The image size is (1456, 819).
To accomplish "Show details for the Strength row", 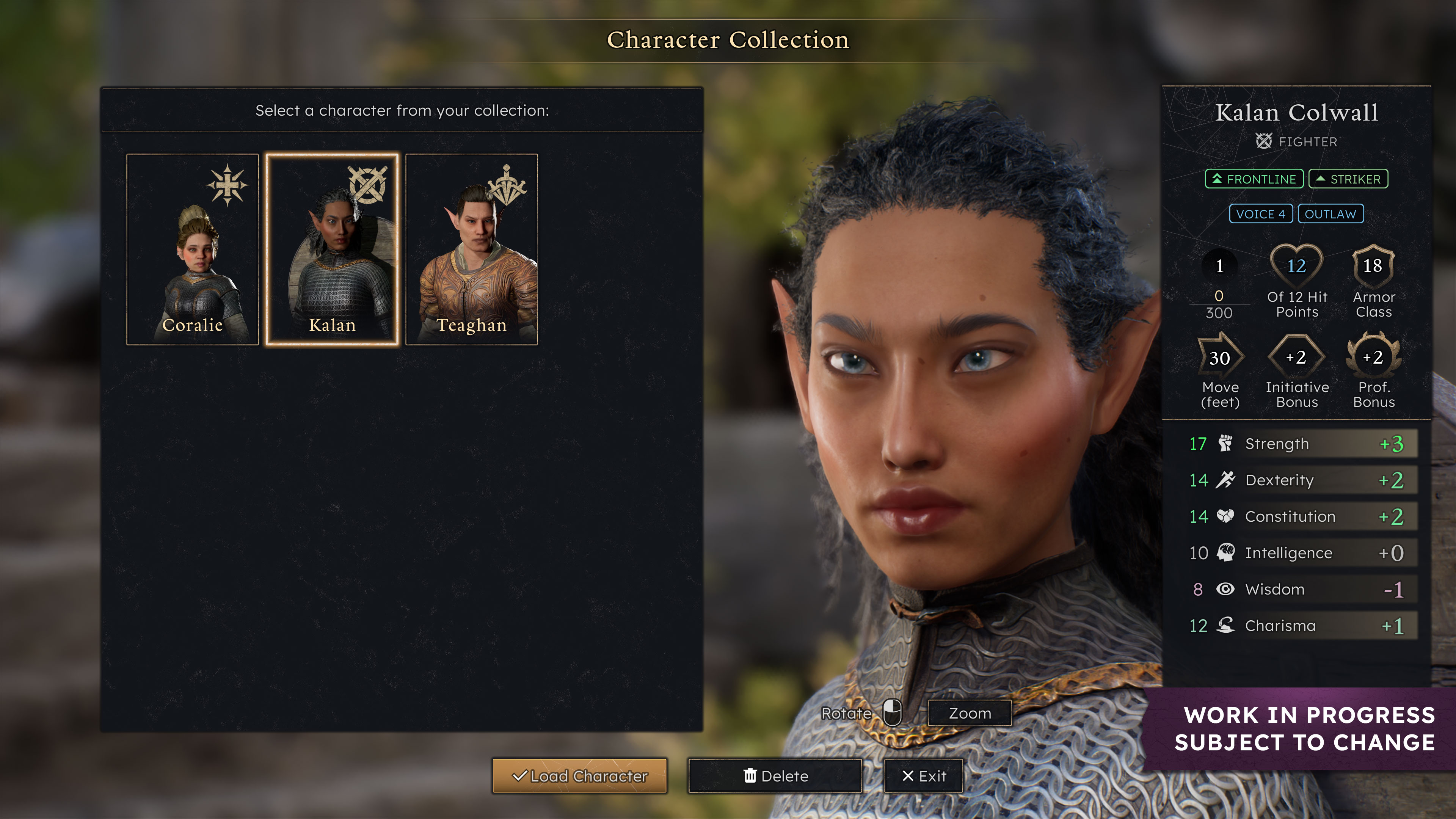I will click(1297, 444).
